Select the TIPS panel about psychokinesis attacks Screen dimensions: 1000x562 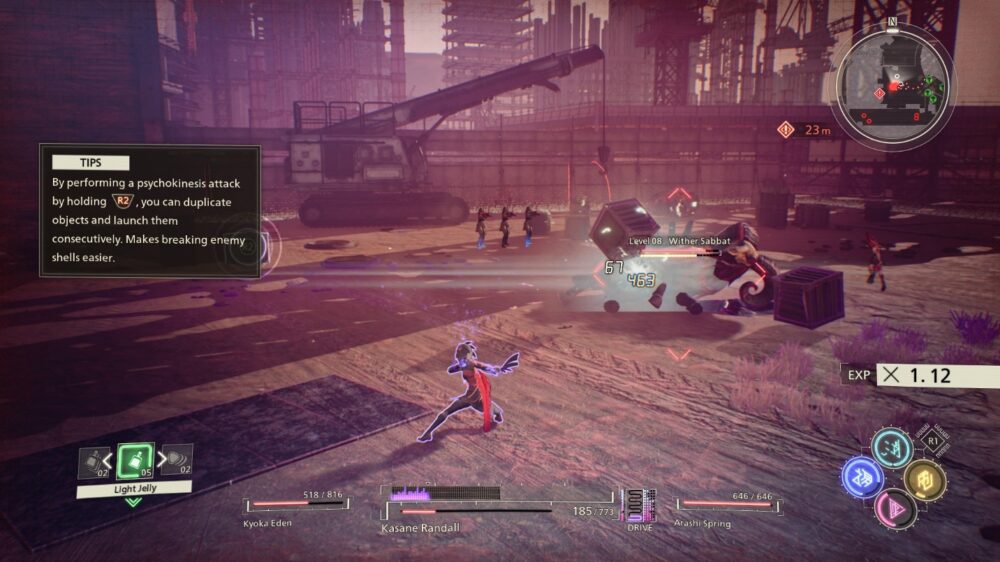click(150, 211)
